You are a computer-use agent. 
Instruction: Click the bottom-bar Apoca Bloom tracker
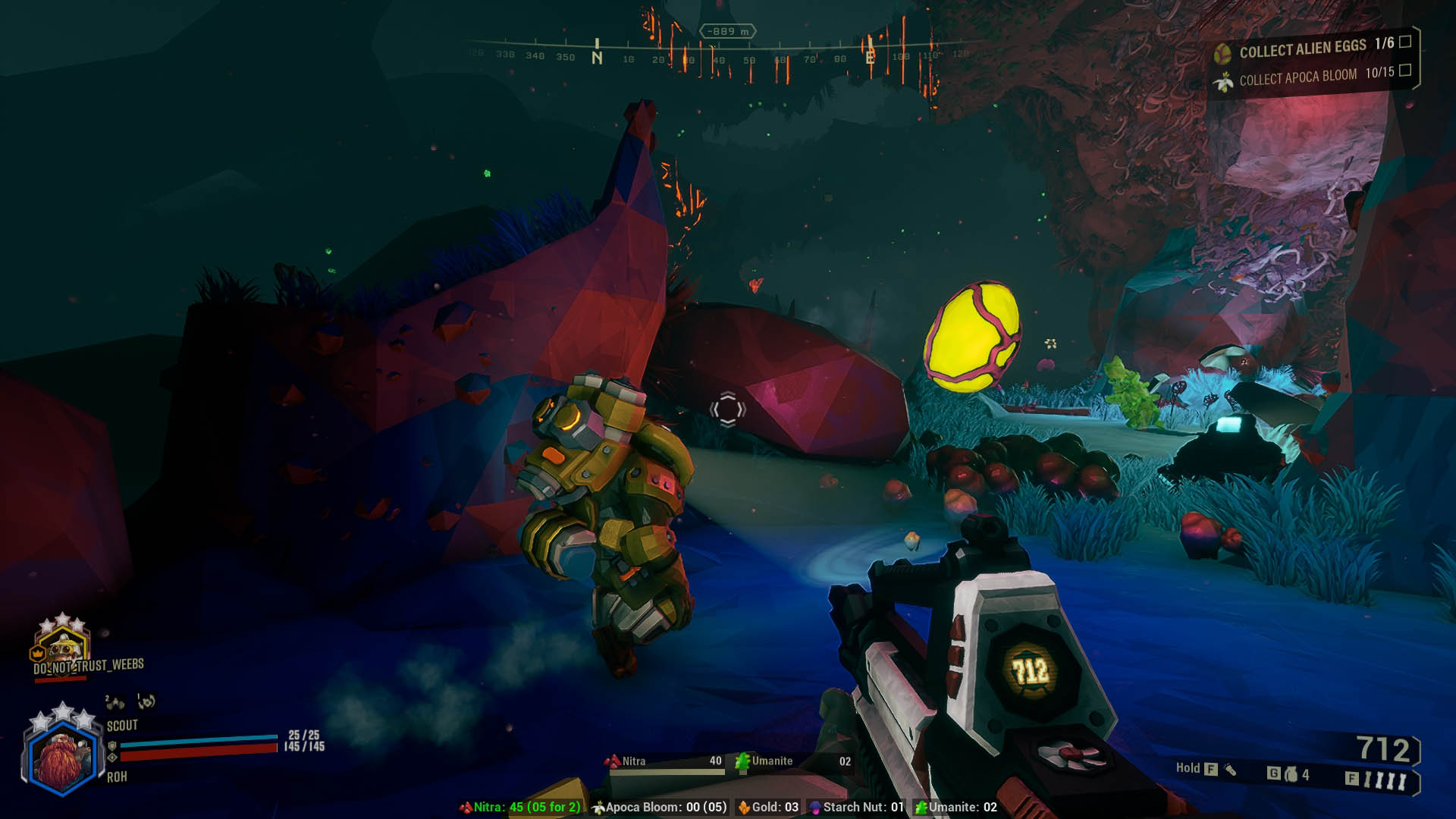(660, 807)
